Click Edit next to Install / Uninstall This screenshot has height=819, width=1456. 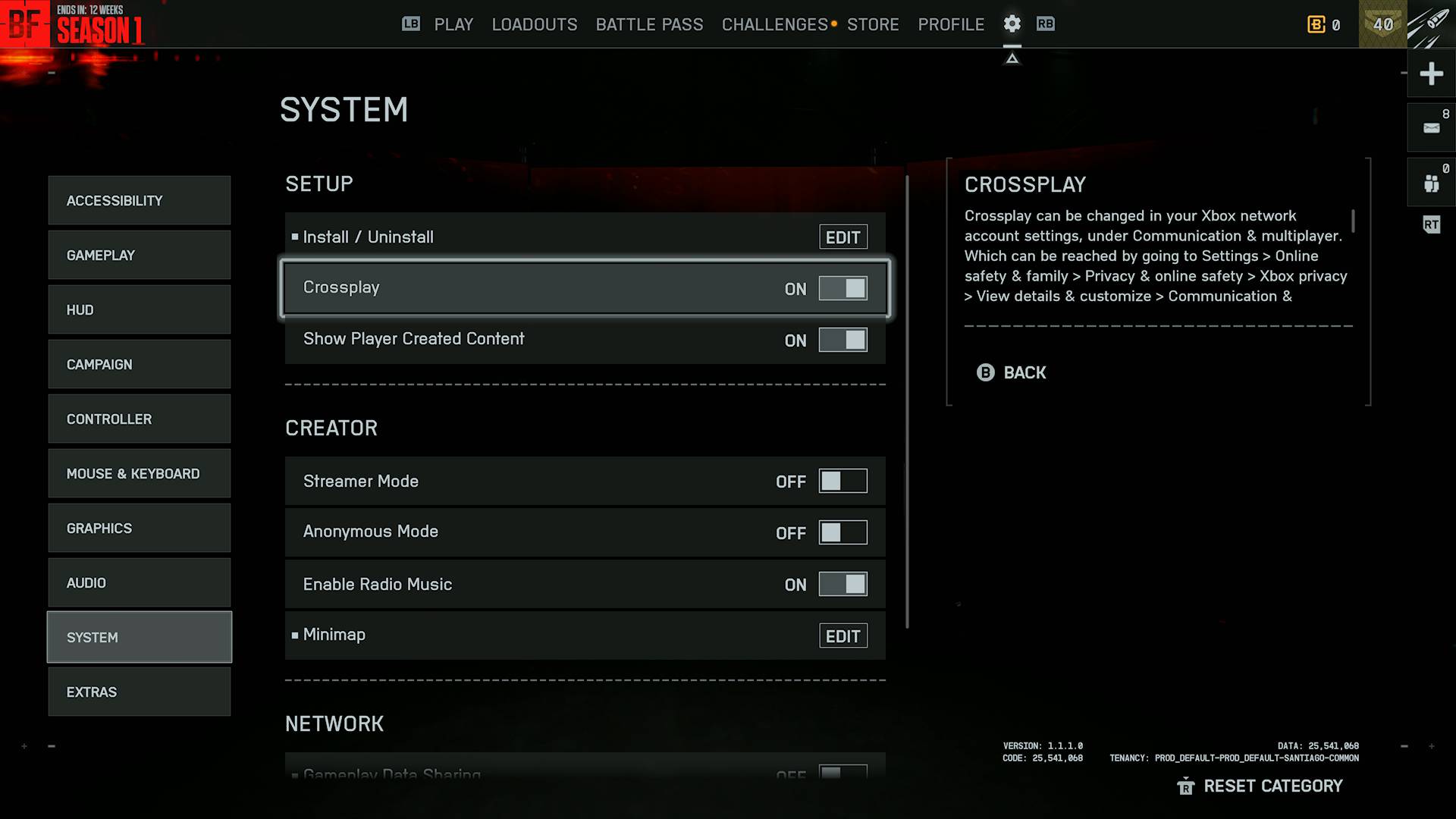[843, 237]
